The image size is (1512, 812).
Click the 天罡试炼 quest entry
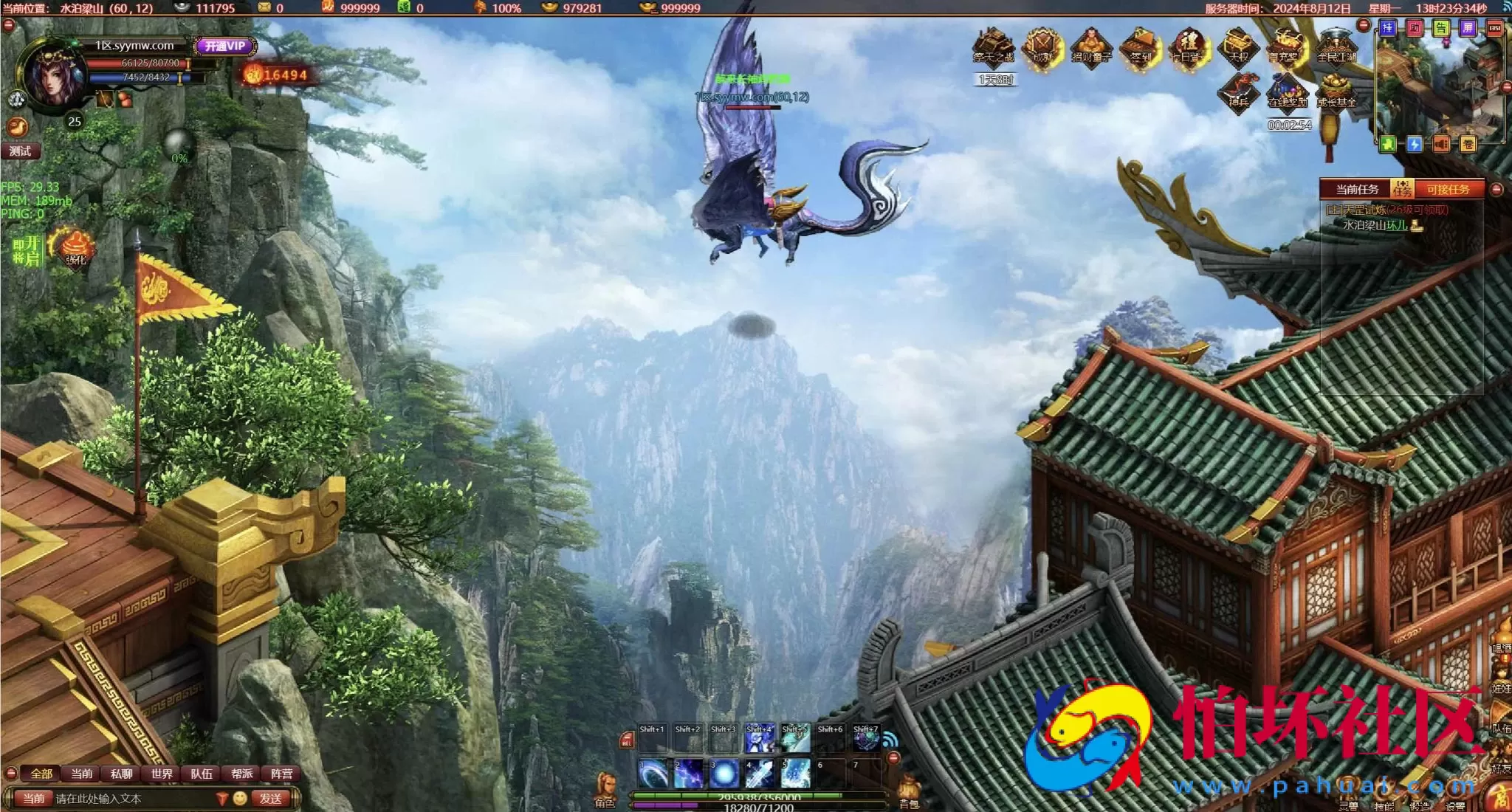point(1386,210)
